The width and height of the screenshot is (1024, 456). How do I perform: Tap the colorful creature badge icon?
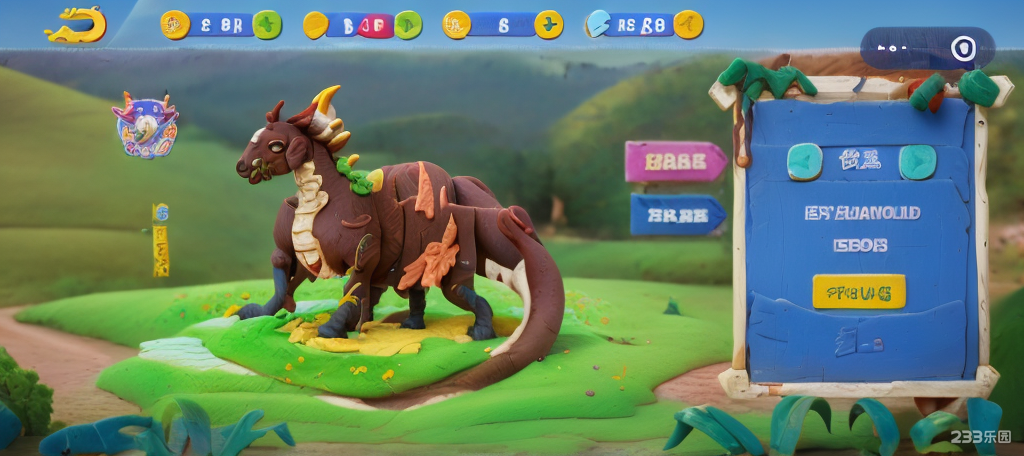146,125
